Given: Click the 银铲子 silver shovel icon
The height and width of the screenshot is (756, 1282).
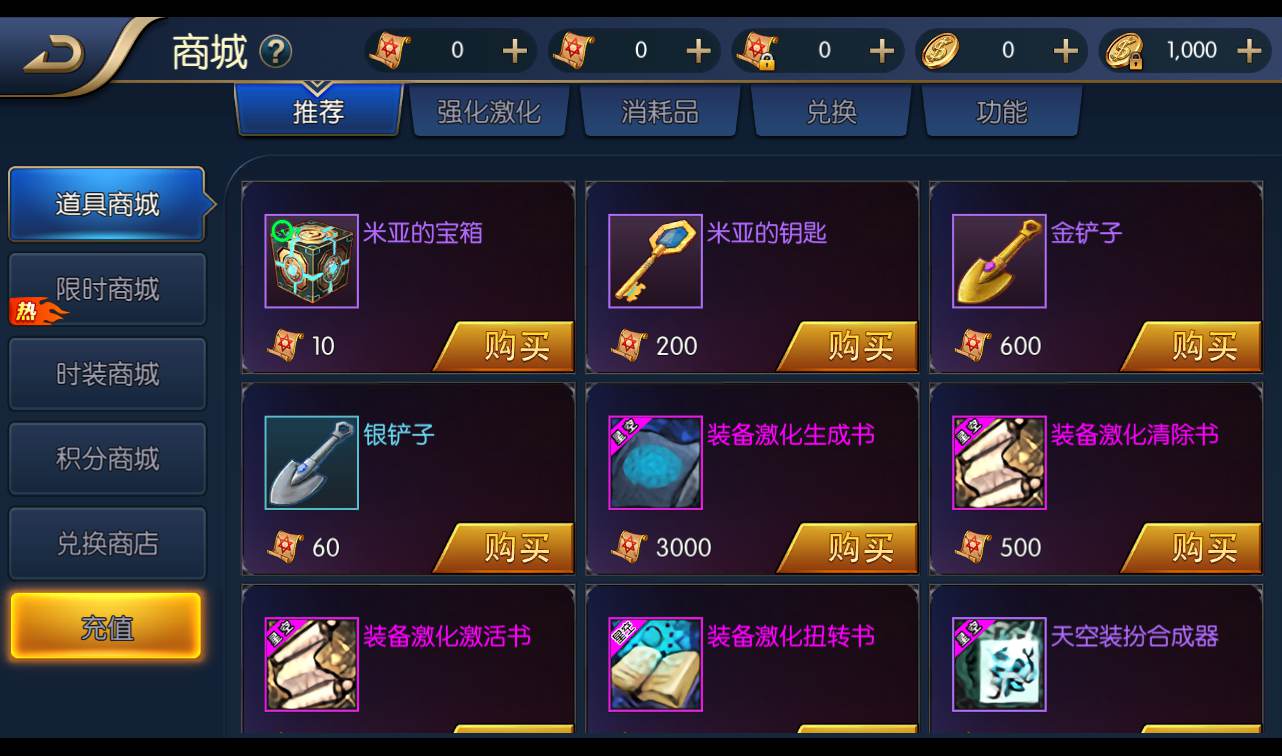Looking at the screenshot, I should [311, 462].
